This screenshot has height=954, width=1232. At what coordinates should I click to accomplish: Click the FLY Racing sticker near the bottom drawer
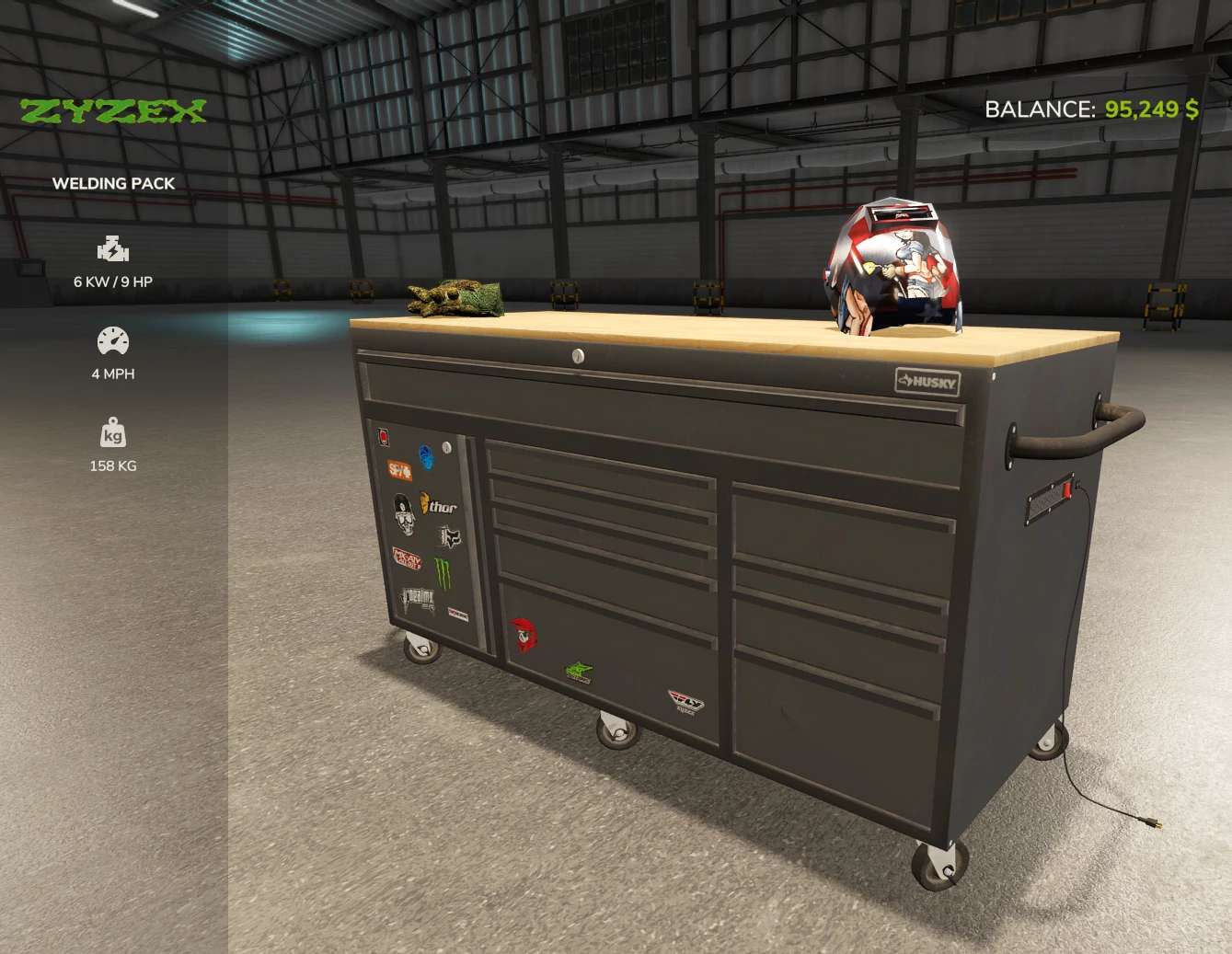(x=685, y=701)
